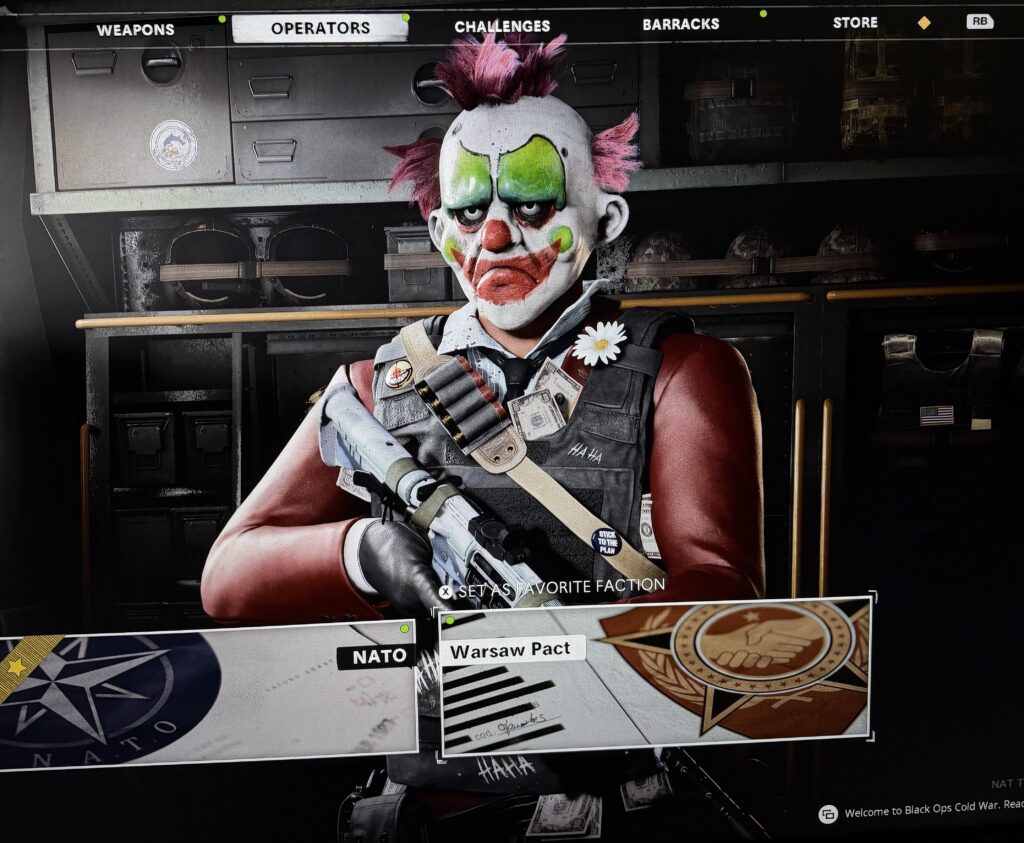Image resolution: width=1024 pixels, height=843 pixels.
Task: Switch to the Weapons tab
Action: point(135,30)
